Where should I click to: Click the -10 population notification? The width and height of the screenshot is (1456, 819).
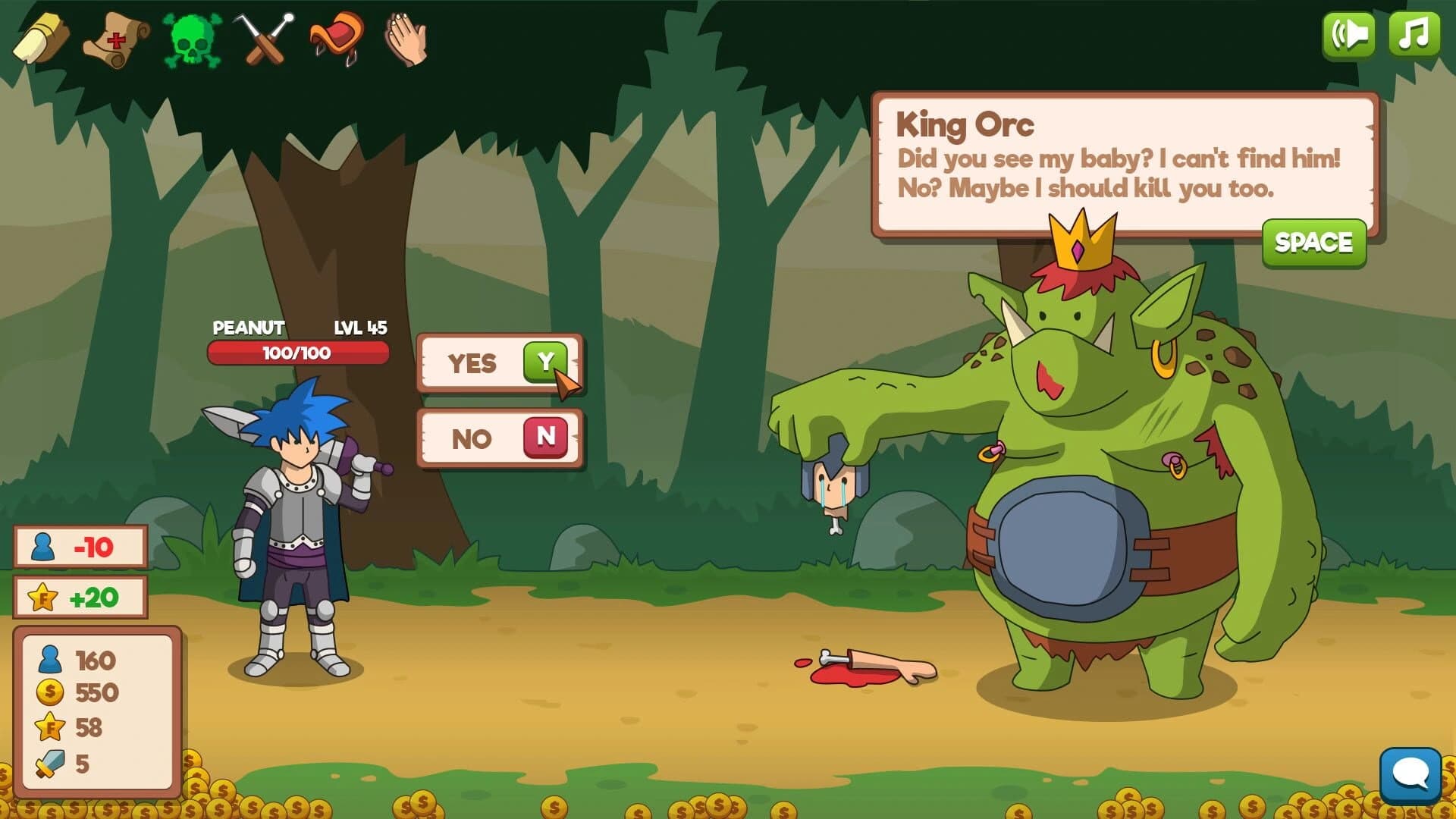[x=80, y=547]
